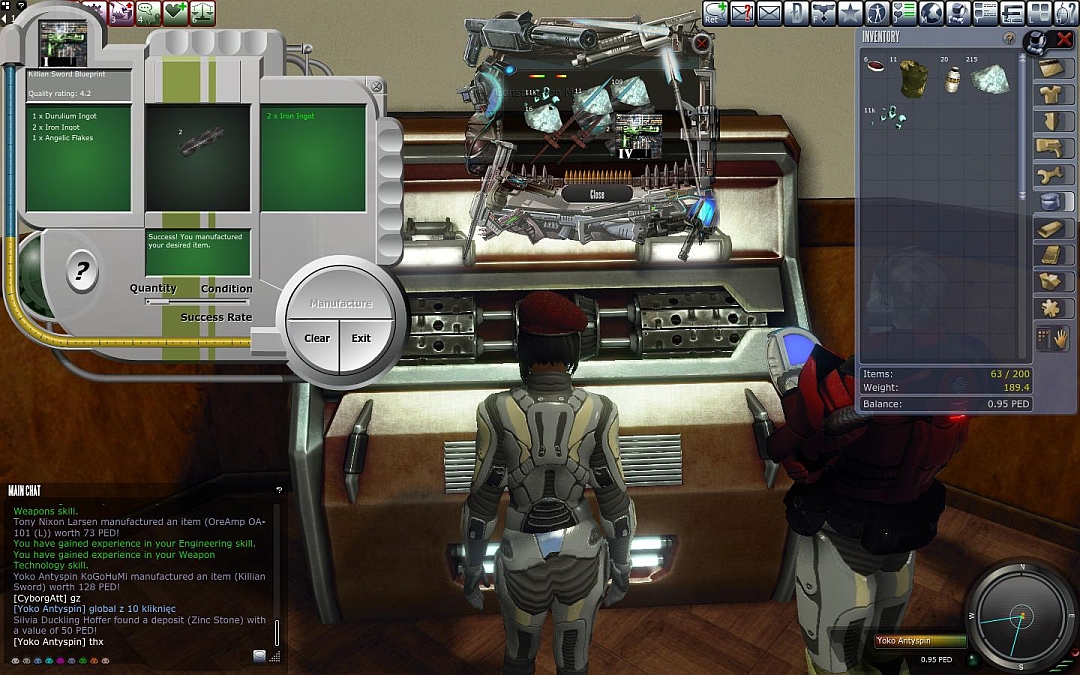Open the star icon in the top toolbar

850,13
